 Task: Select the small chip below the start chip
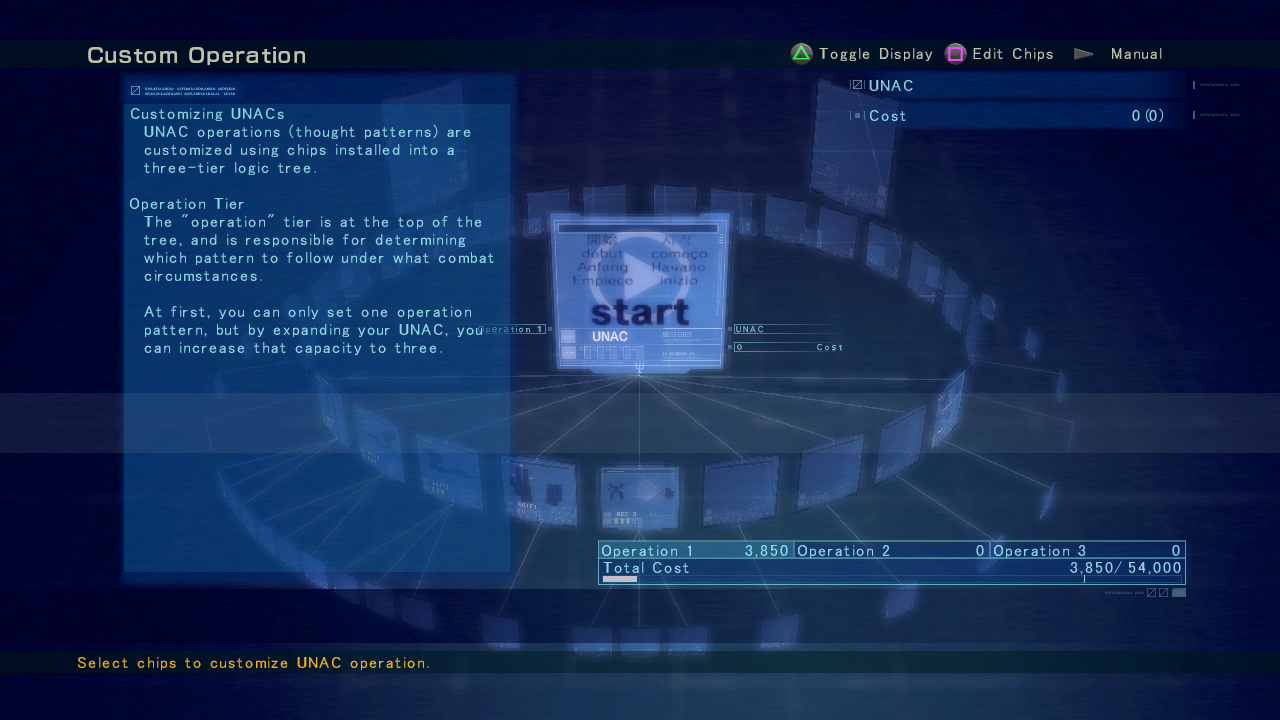(640, 497)
